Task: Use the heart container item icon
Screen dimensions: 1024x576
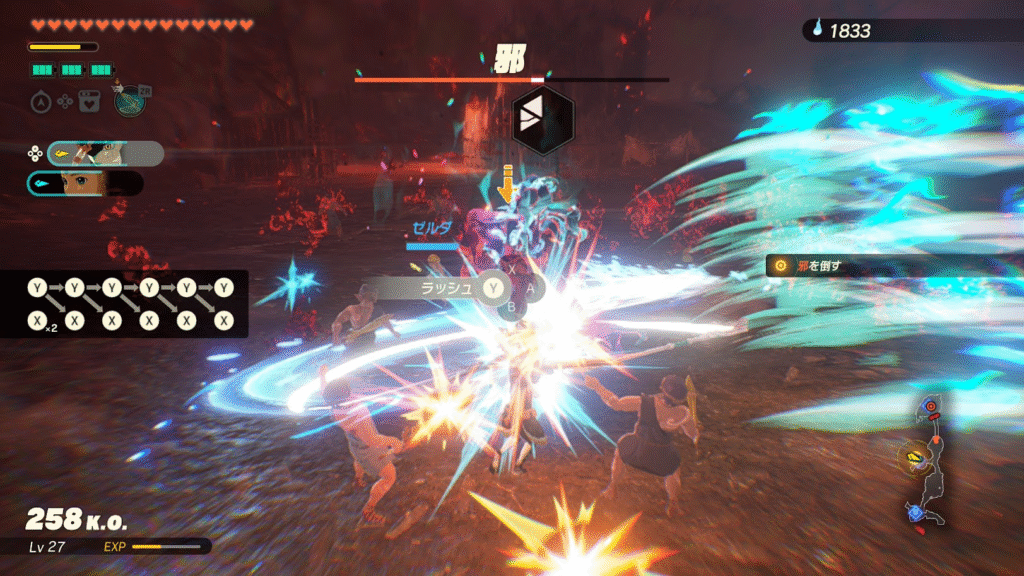Action: [88, 101]
